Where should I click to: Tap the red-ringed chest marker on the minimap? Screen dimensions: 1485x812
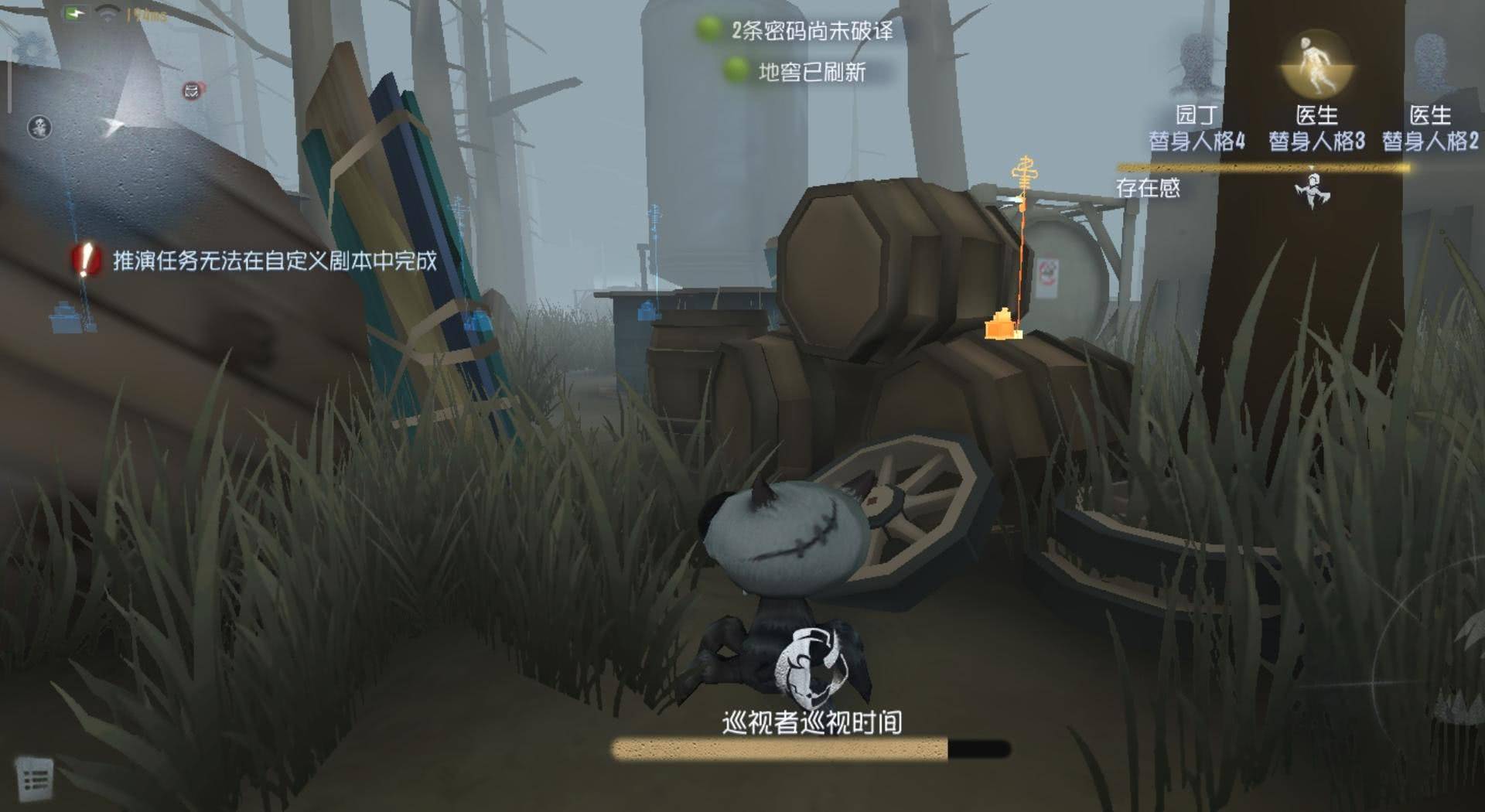click(192, 91)
